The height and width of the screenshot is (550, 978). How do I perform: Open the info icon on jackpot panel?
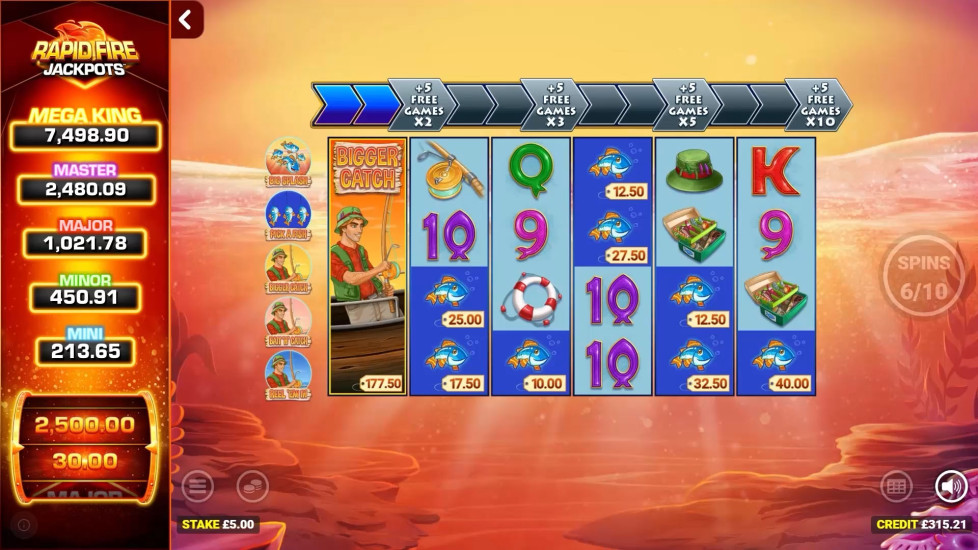click(x=24, y=524)
